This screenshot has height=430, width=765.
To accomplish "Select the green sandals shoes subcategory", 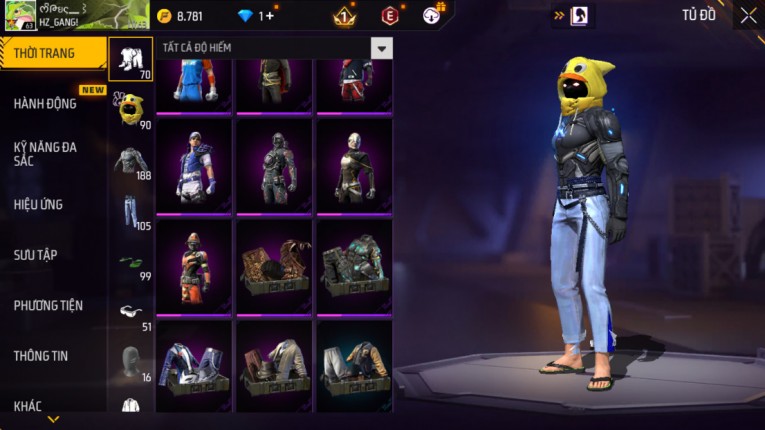I will [130, 263].
